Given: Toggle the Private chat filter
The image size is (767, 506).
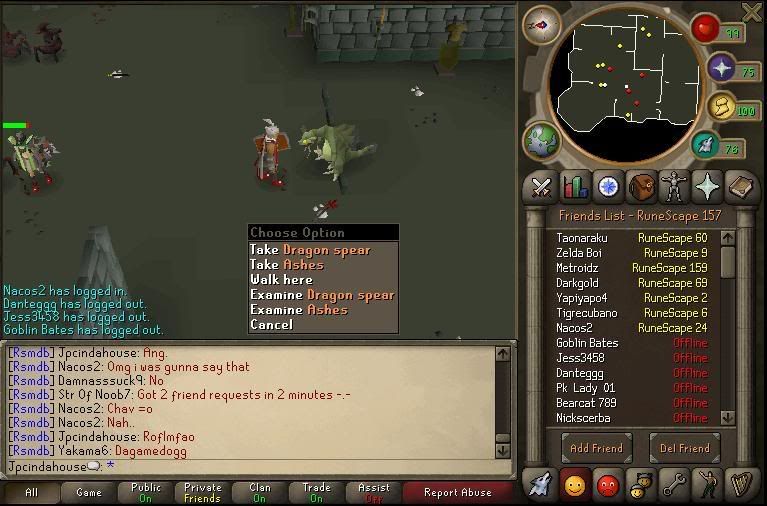Looking at the screenshot, I should (x=203, y=492).
